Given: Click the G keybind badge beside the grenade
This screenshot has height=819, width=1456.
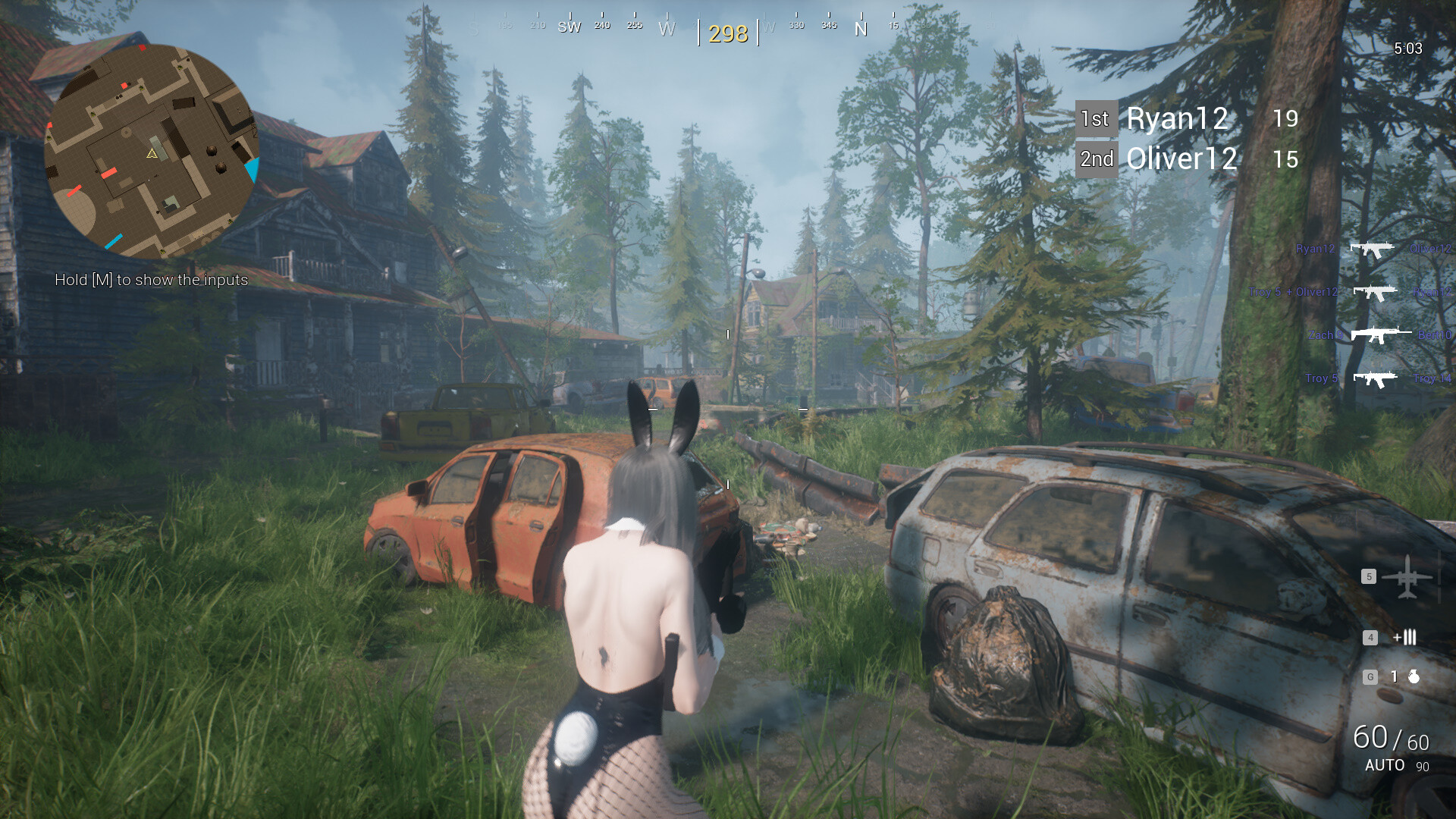Looking at the screenshot, I should (x=1370, y=676).
